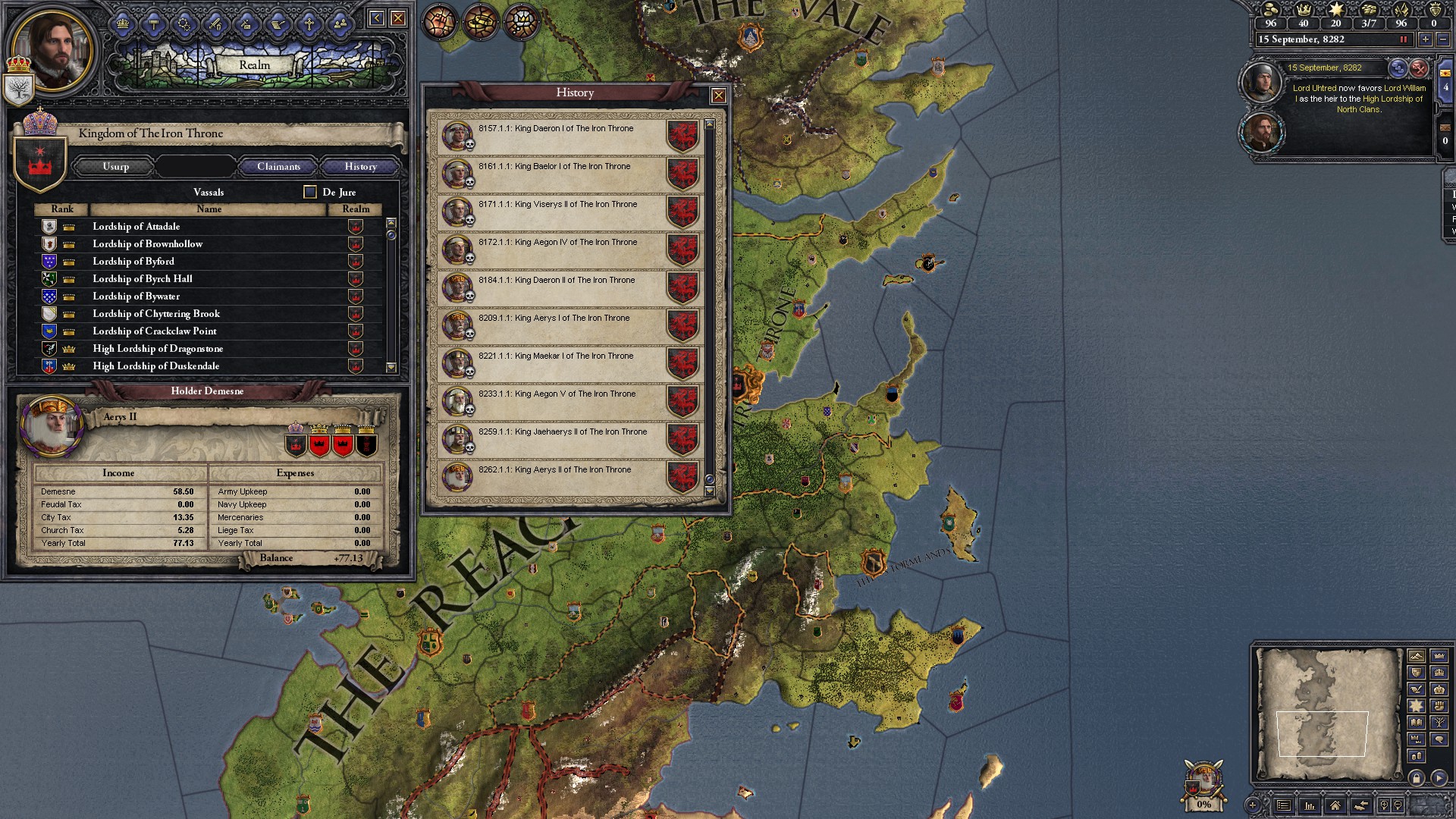Select Lordship of Attadale vassal row
Viewport: 1456px width, 819px height.
pyautogui.click(x=136, y=226)
